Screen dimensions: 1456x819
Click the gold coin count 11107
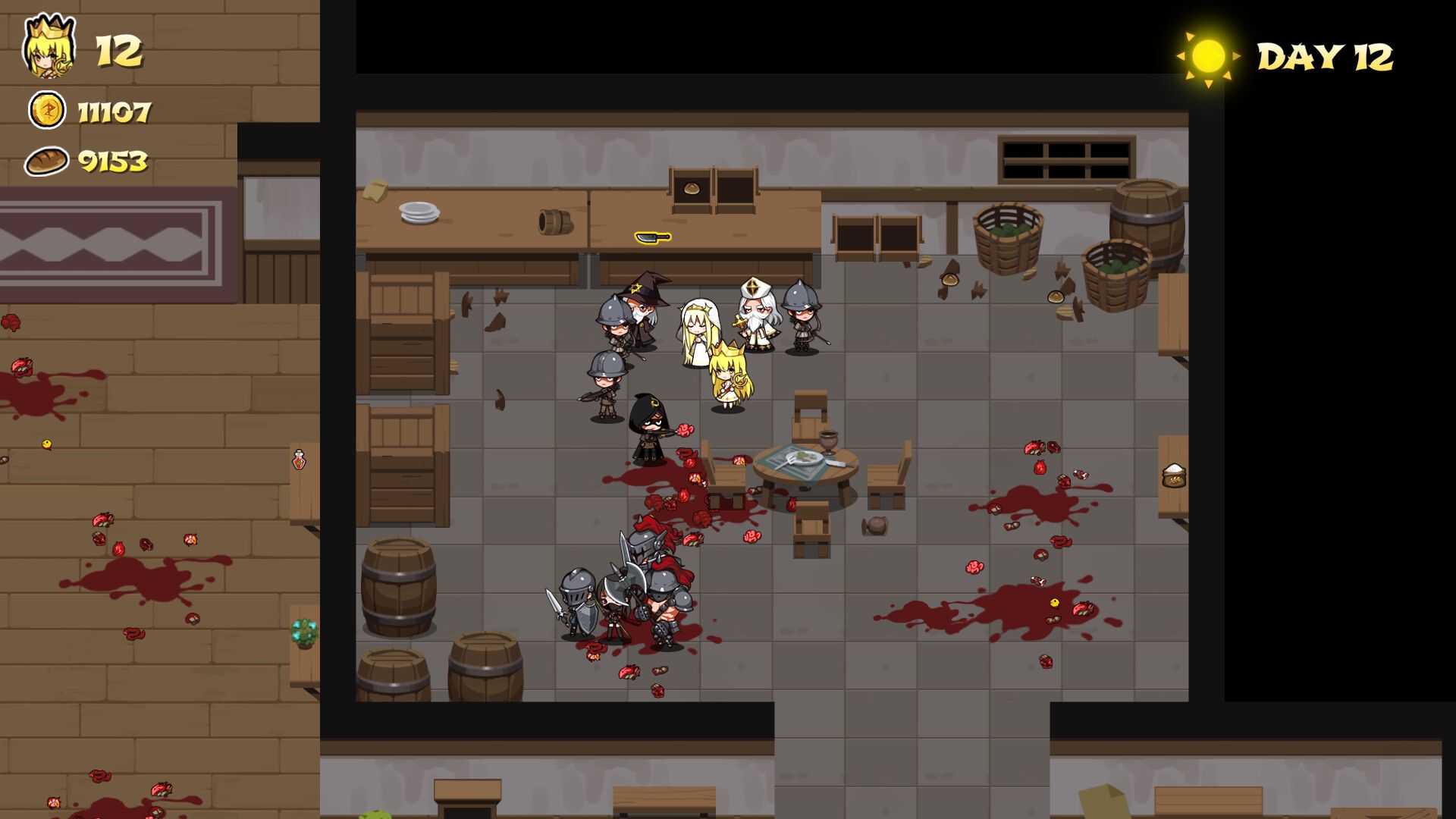click(x=112, y=112)
